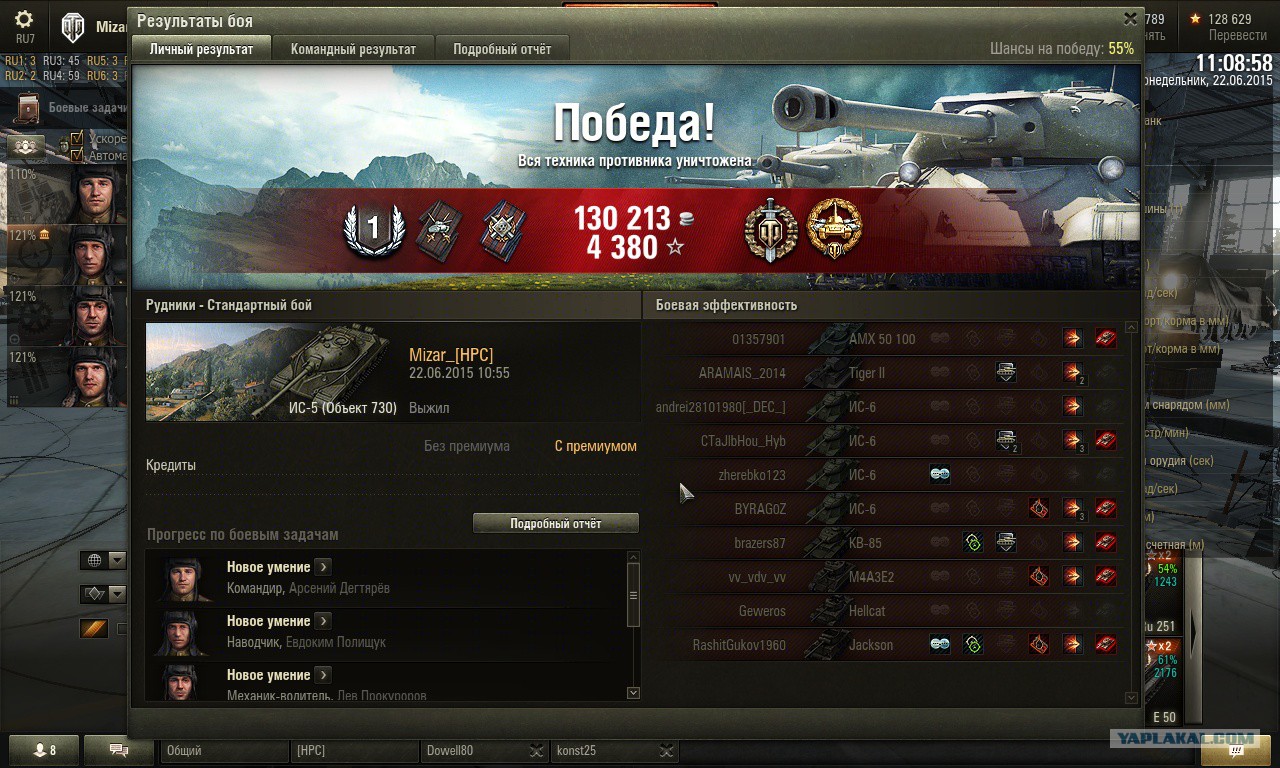Image resolution: width=1280 pixels, height=768 pixels.
Task: Click the Mastery badge class 1 medal
Action: coord(373,229)
